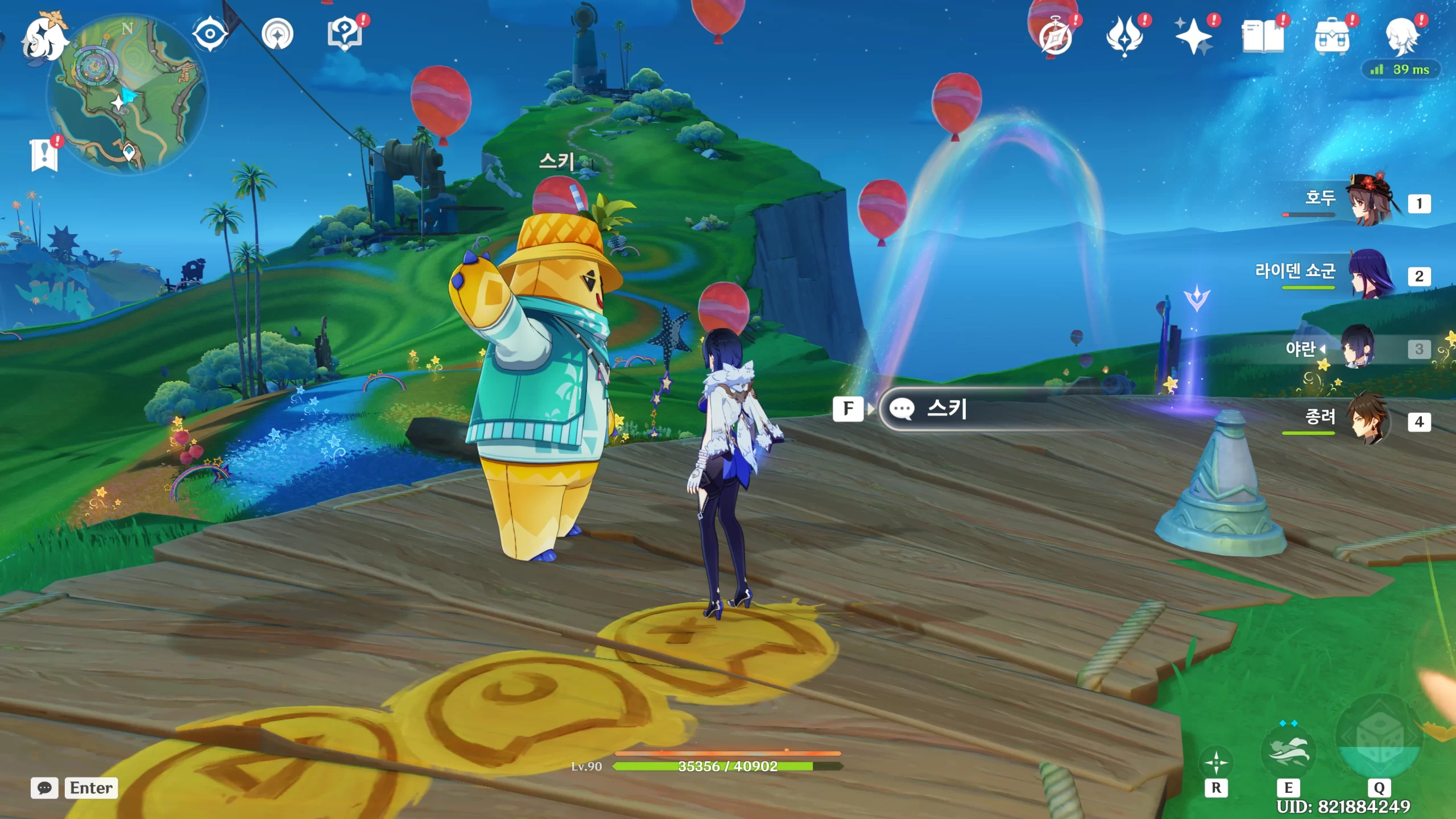Open the Wish star icon
The height and width of the screenshot is (819, 1456).
click(1193, 36)
